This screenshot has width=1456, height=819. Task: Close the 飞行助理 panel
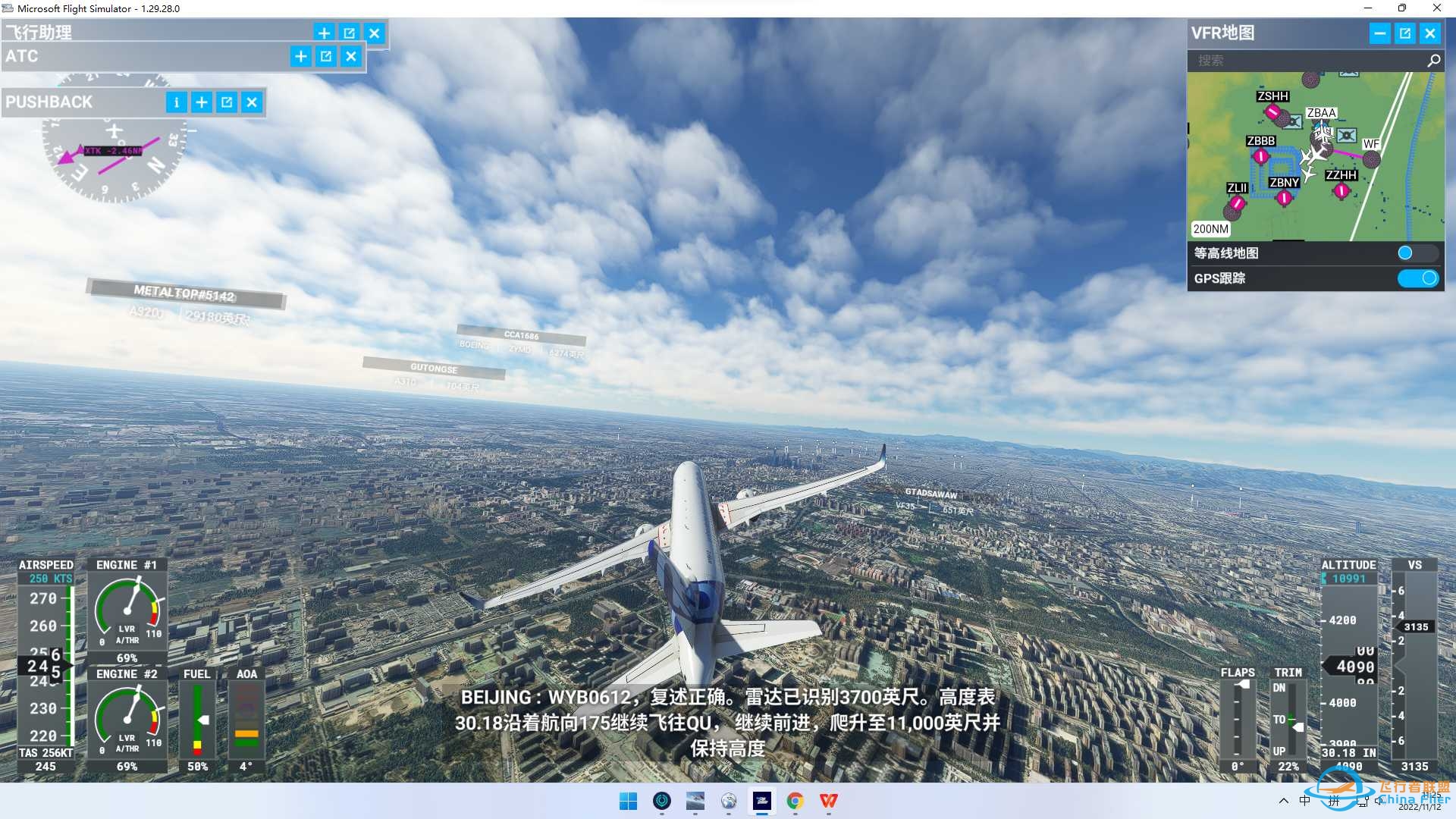tap(375, 33)
